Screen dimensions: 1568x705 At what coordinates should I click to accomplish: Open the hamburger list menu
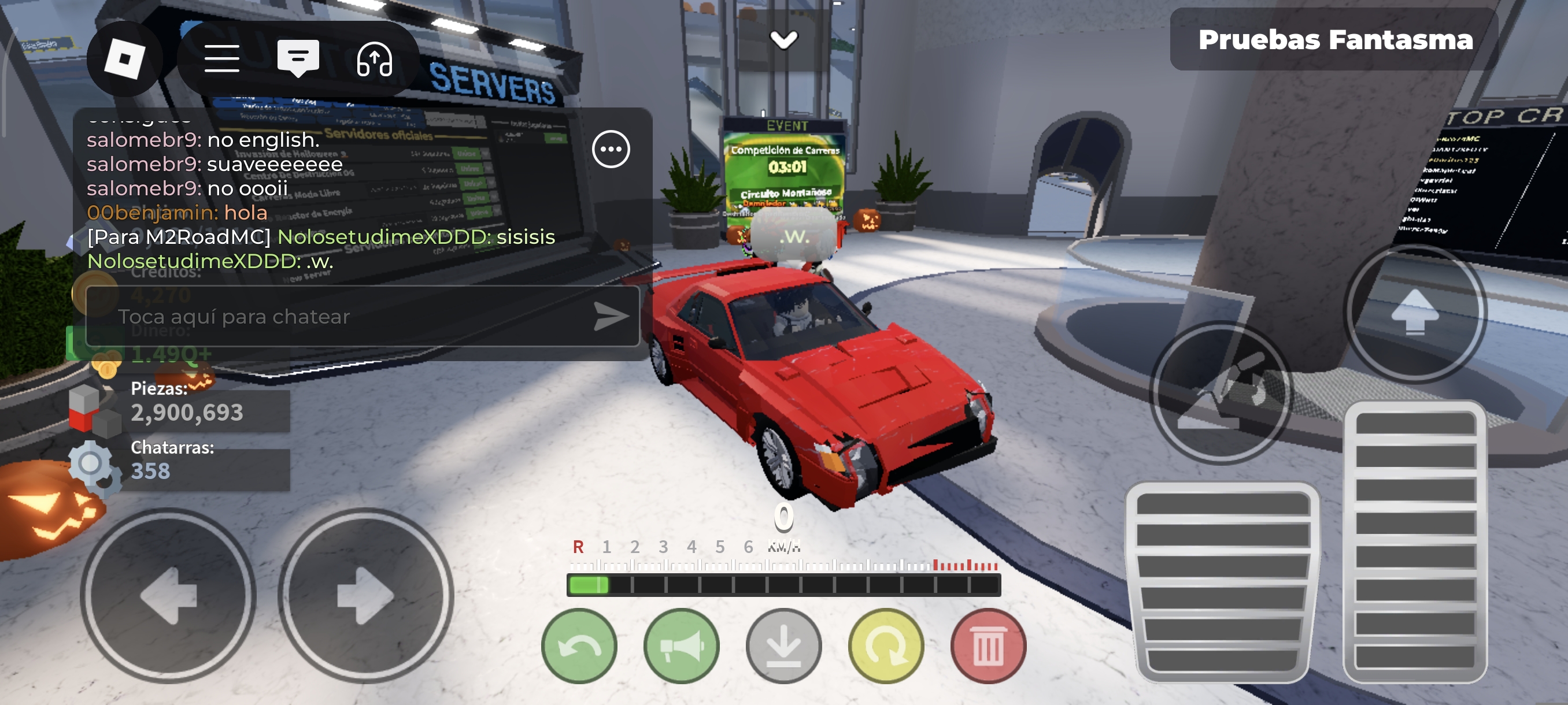221,59
